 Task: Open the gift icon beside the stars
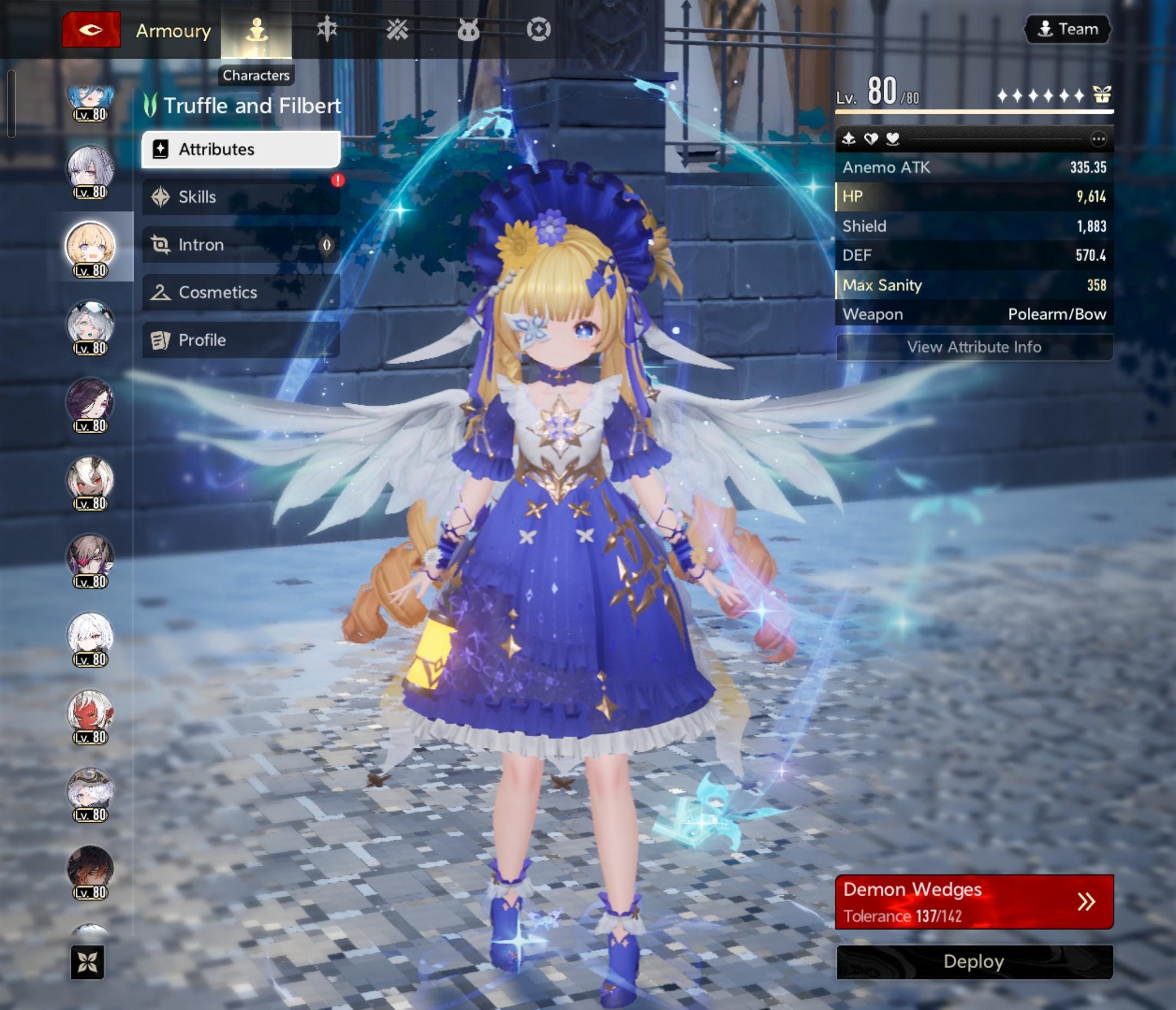tap(1101, 95)
